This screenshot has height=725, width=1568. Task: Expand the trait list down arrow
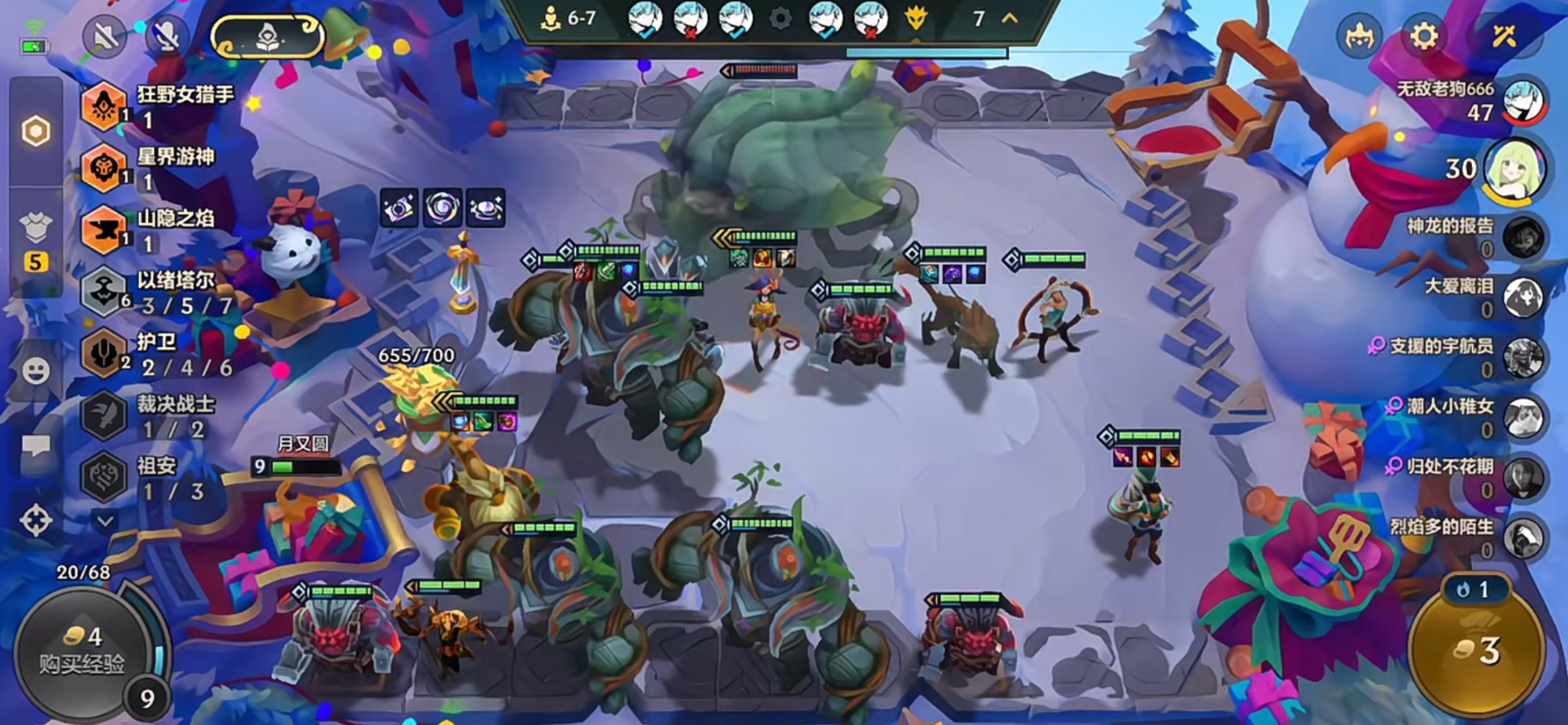pos(105,520)
